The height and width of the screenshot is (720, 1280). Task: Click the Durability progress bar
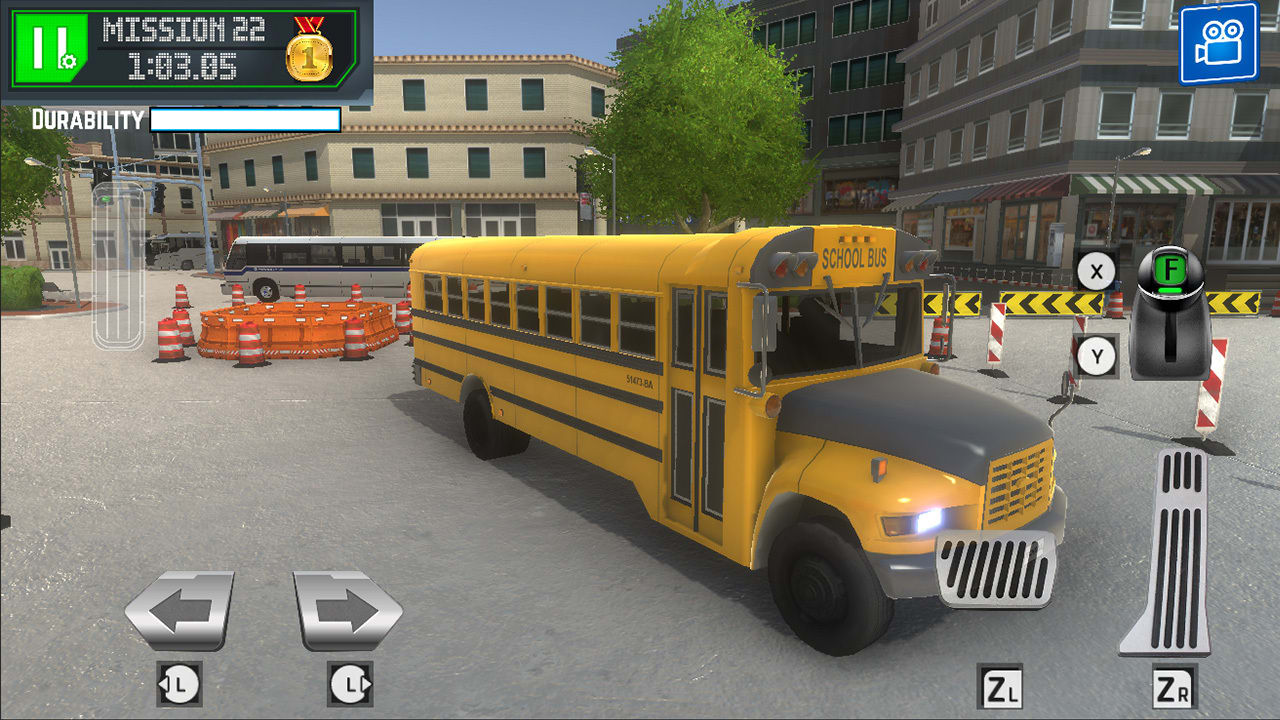245,119
